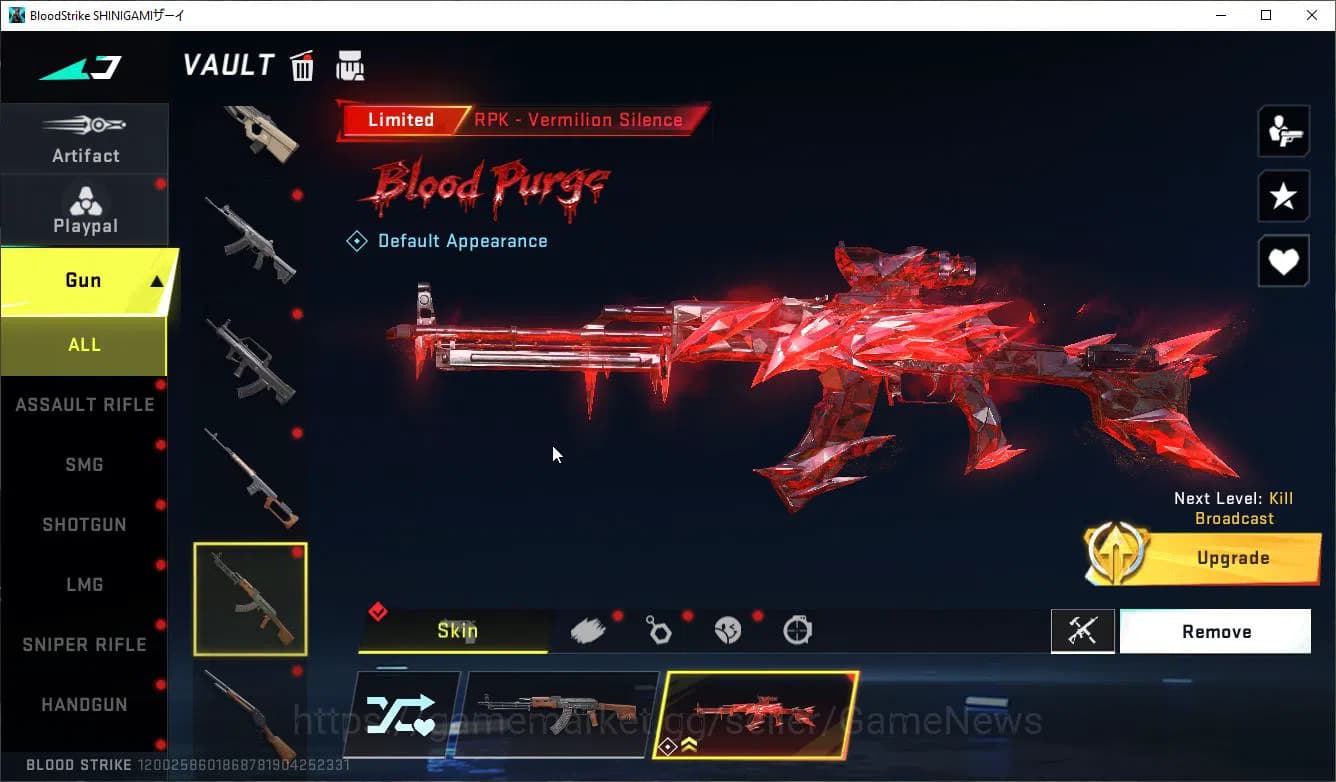
Task: Click the Remove button
Action: 1215,630
